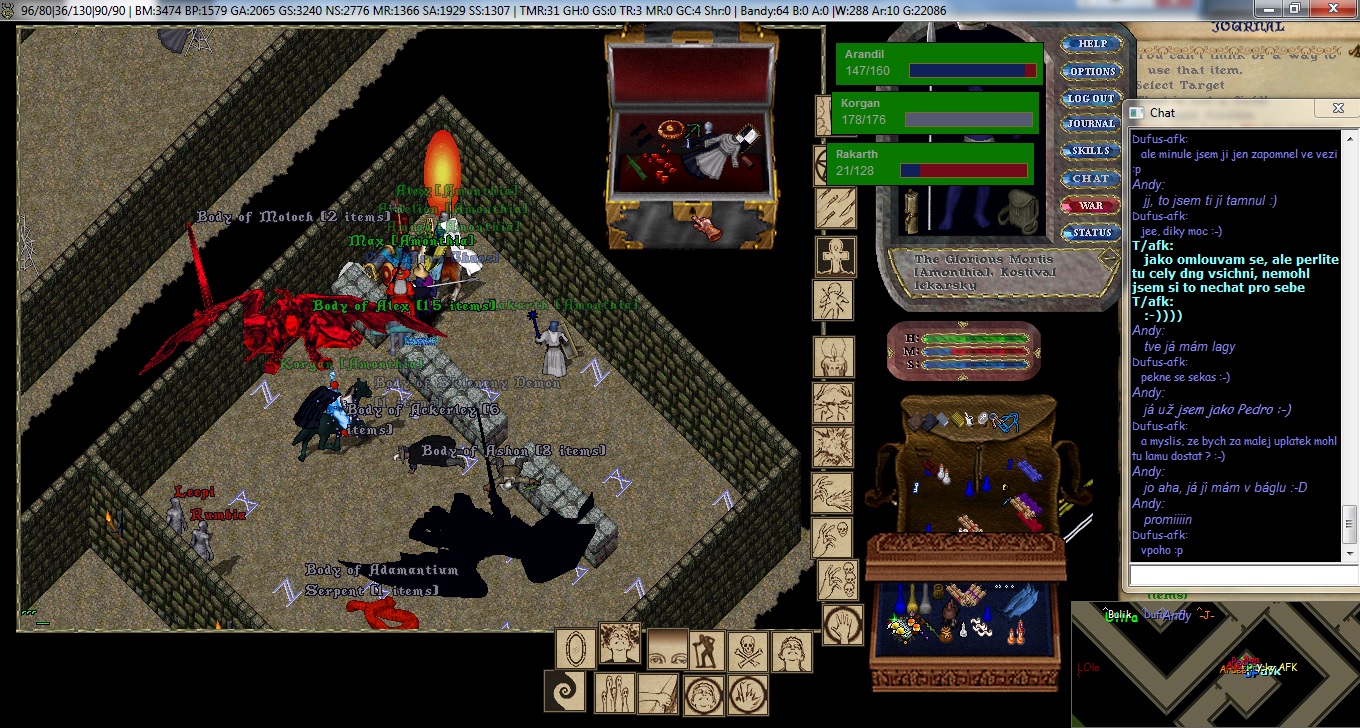This screenshot has height=728, width=1360.
Task: Click the paperdoll CHAT button
Action: pyautogui.click(x=1090, y=178)
